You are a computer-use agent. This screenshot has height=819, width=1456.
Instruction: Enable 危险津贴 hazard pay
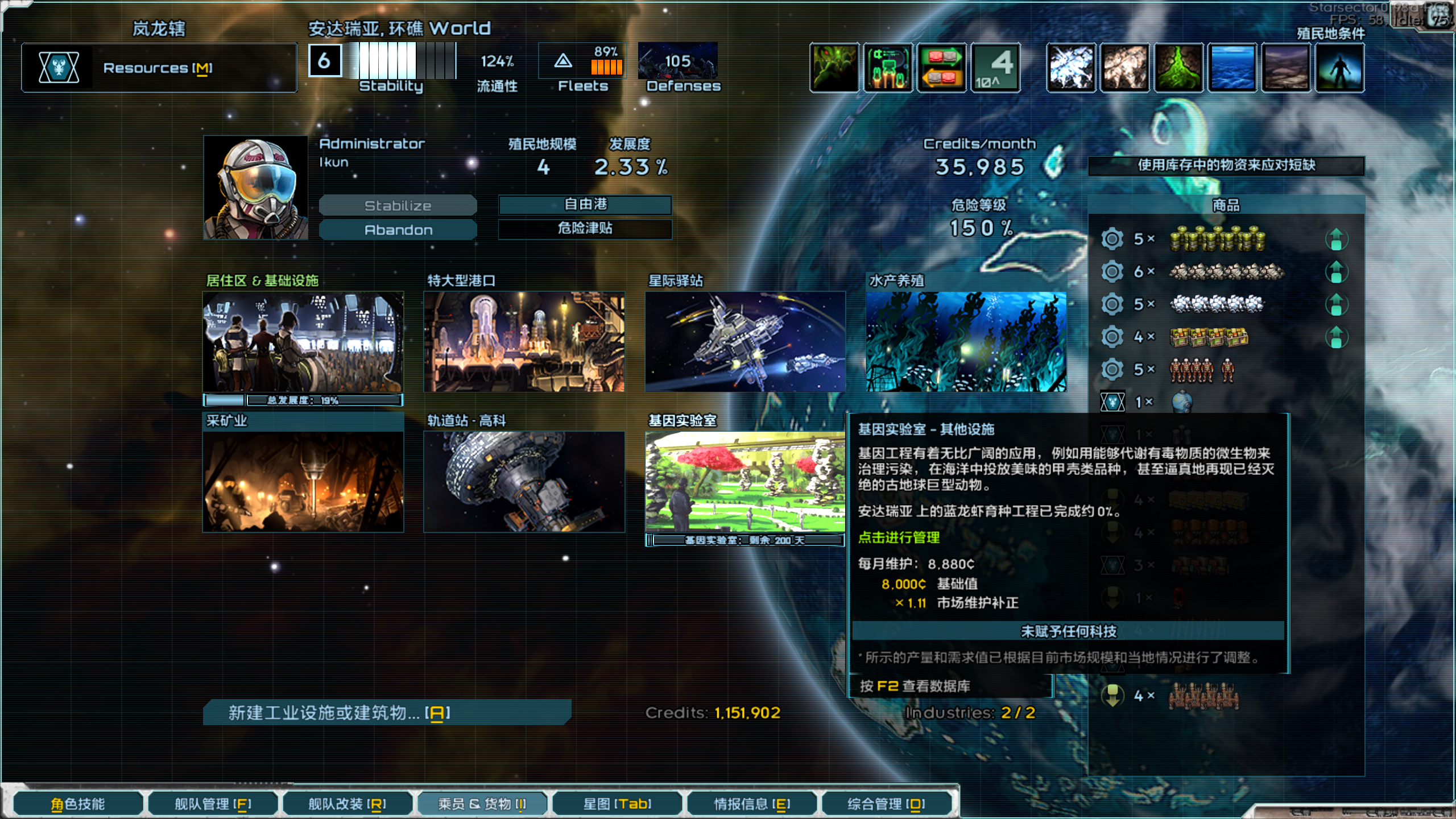585,230
